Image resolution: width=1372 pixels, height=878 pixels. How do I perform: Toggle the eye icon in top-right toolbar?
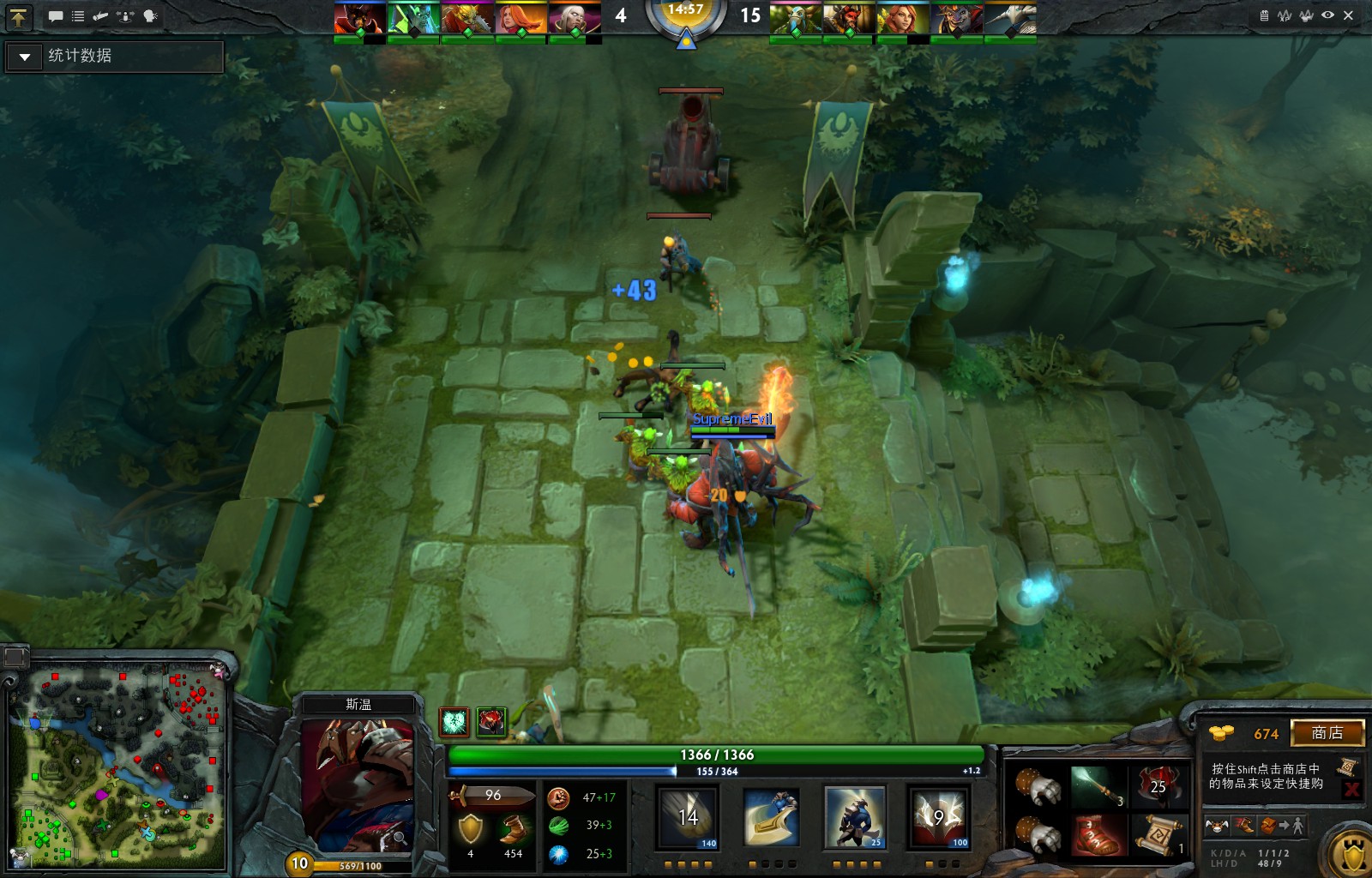pyautogui.click(x=1327, y=15)
